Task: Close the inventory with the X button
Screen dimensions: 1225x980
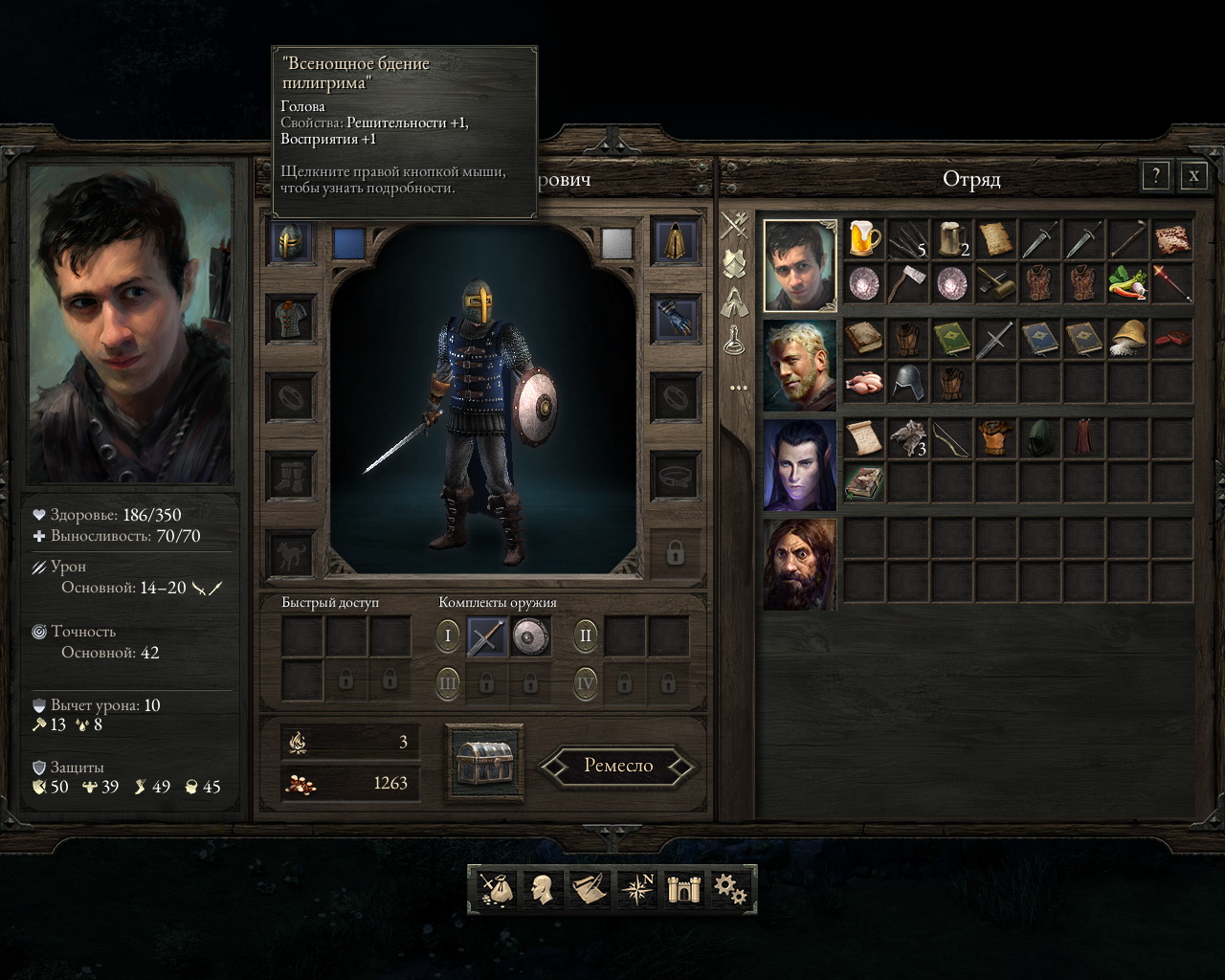Action: tap(1193, 175)
